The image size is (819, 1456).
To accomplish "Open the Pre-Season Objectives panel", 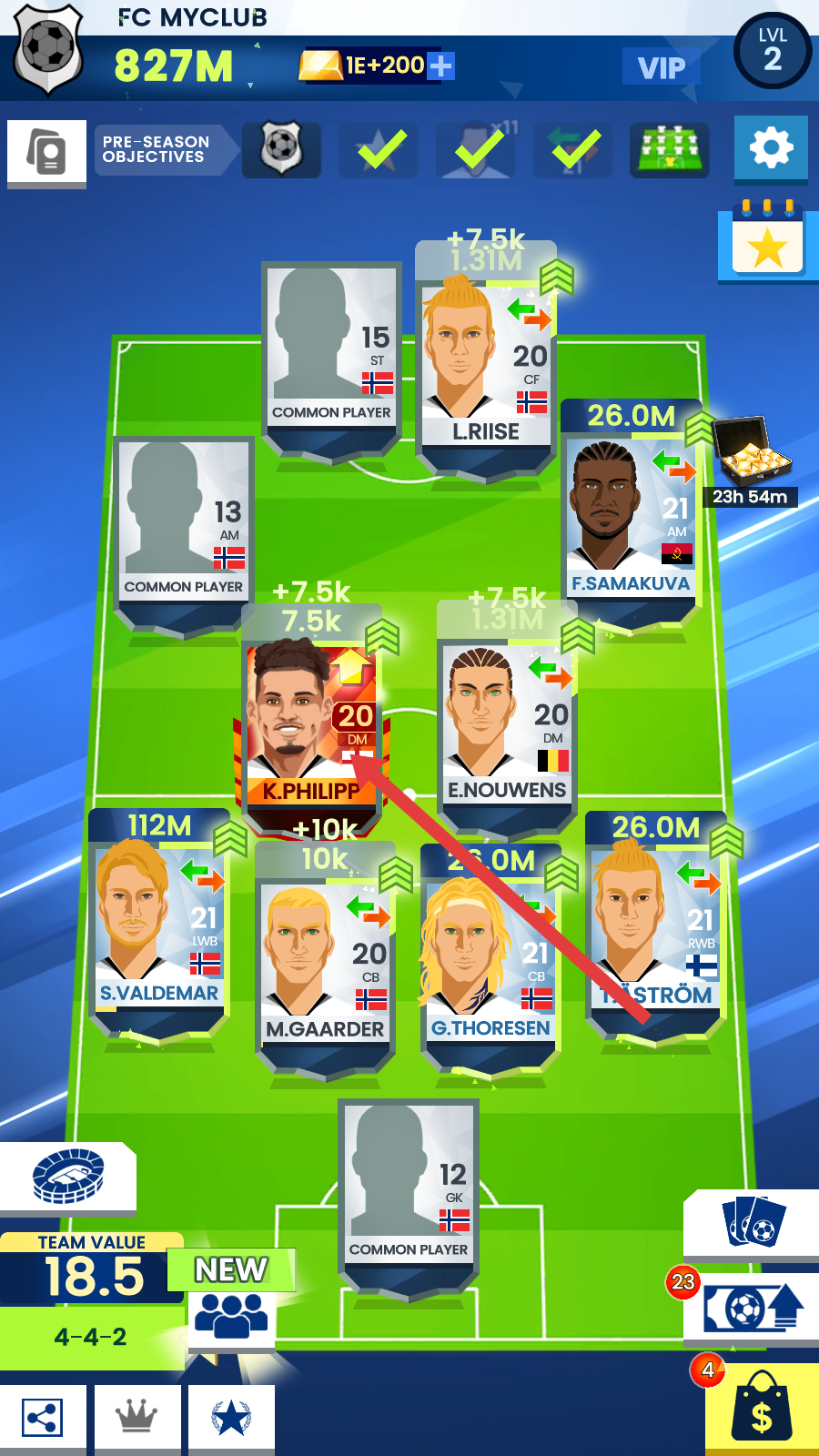I will coord(157,149).
